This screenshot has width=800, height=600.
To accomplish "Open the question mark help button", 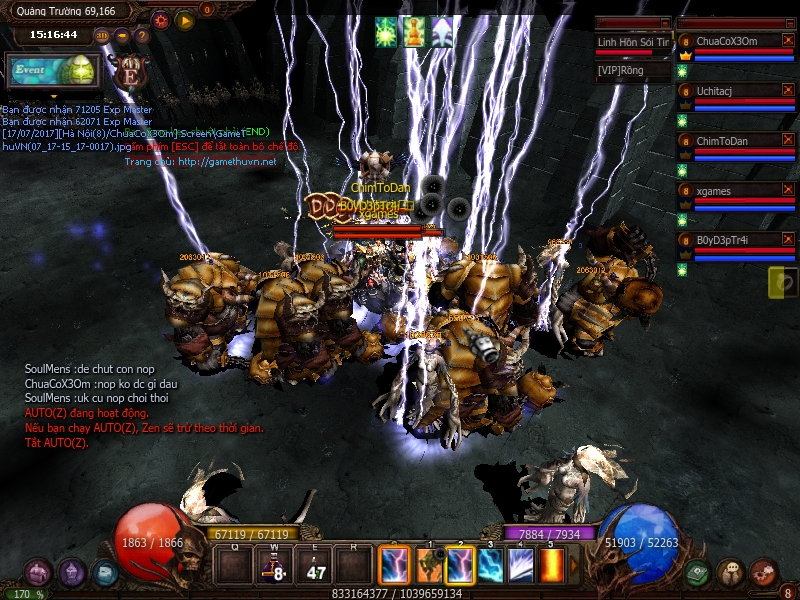I will [142, 36].
